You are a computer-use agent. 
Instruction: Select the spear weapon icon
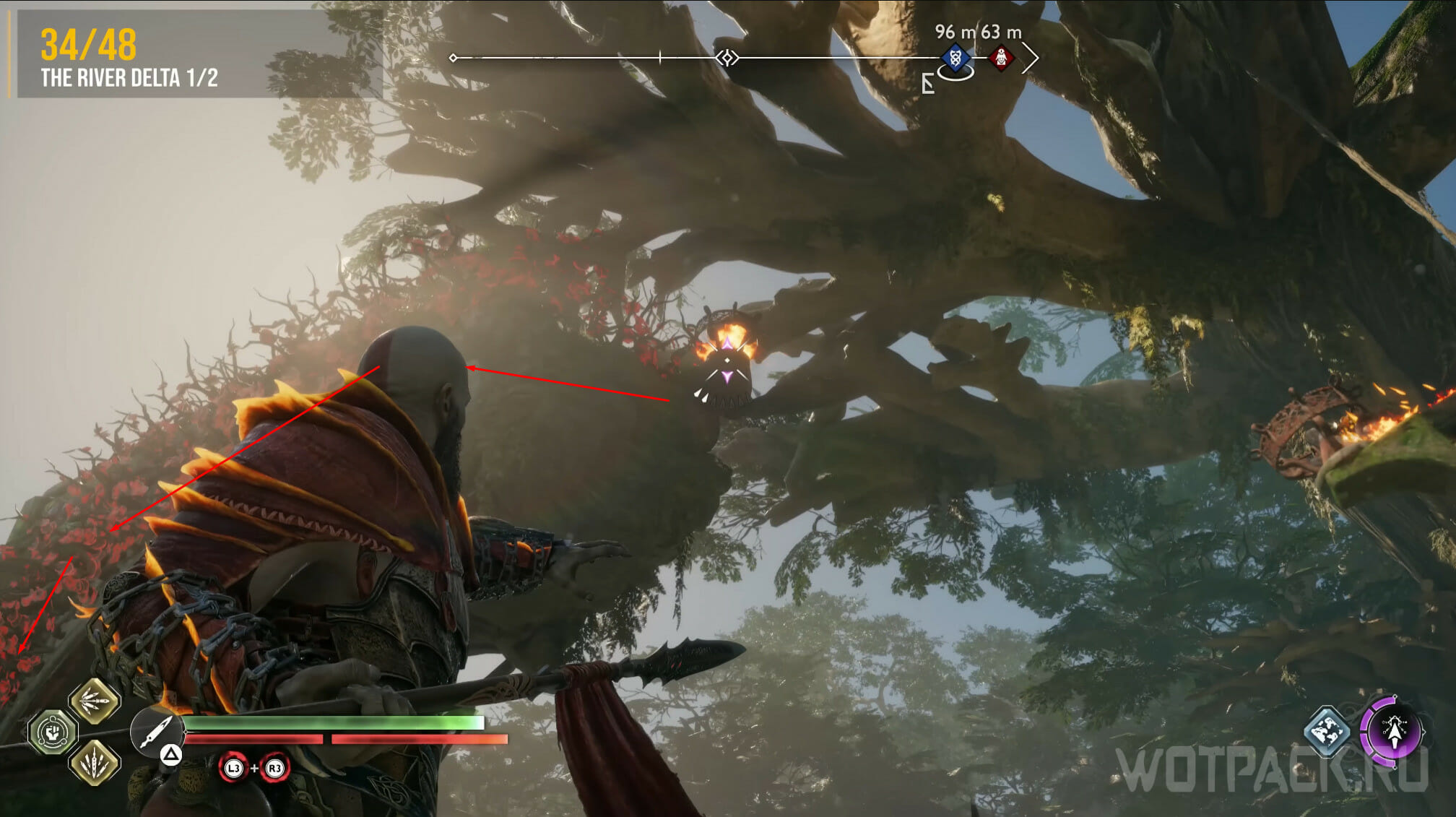[155, 730]
